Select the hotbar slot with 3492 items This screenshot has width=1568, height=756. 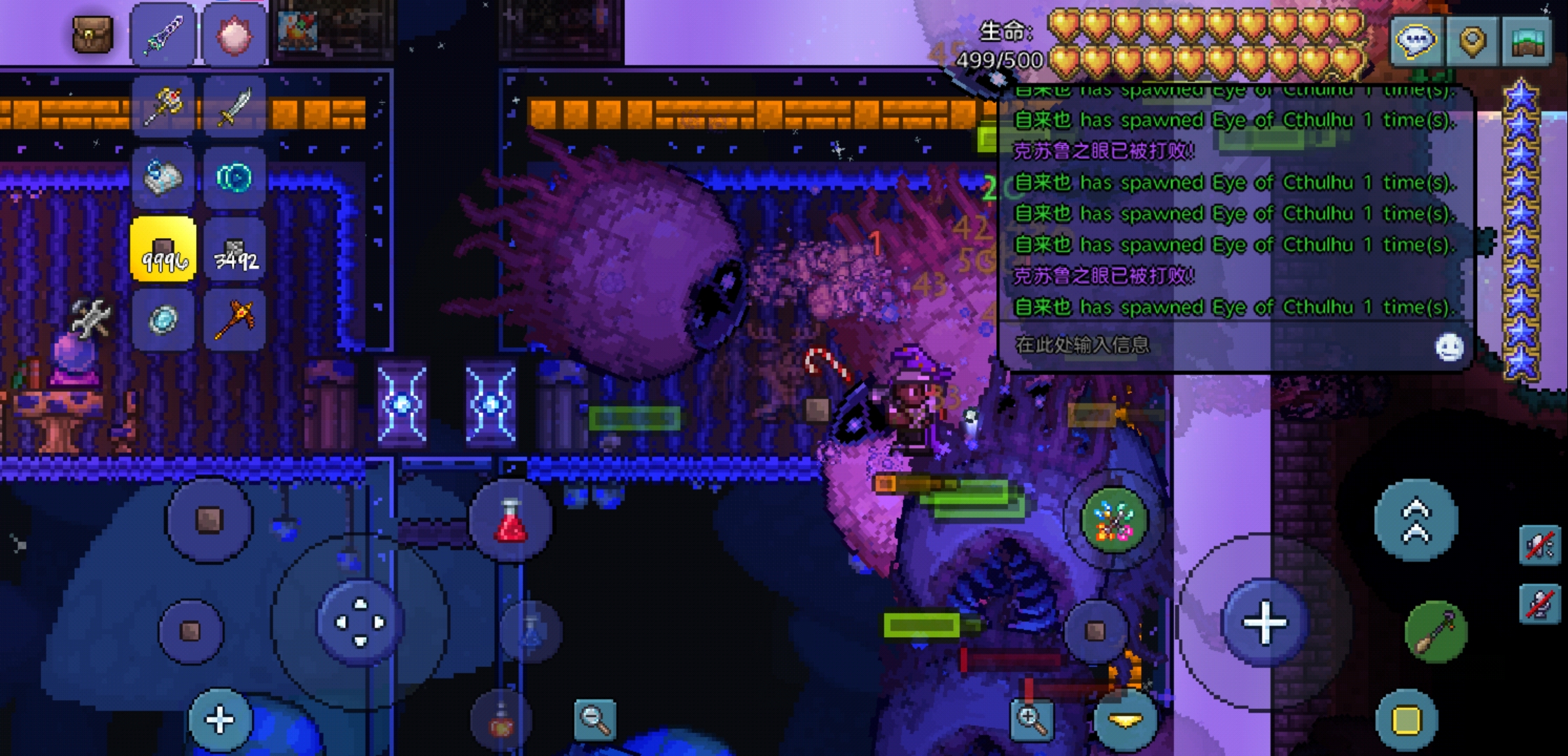tap(235, 249)
